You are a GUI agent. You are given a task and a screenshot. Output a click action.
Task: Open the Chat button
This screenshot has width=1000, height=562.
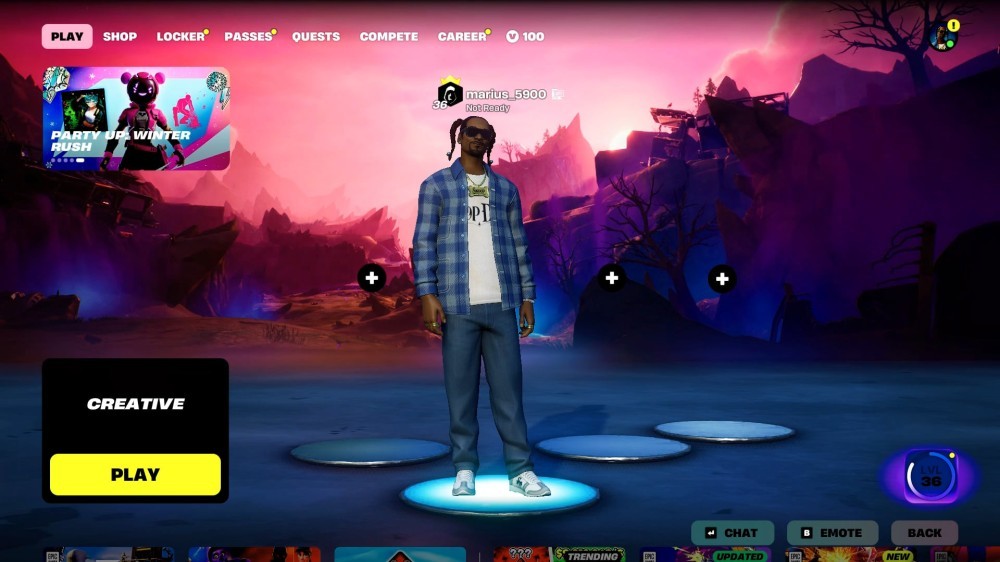tap(731, 533)
